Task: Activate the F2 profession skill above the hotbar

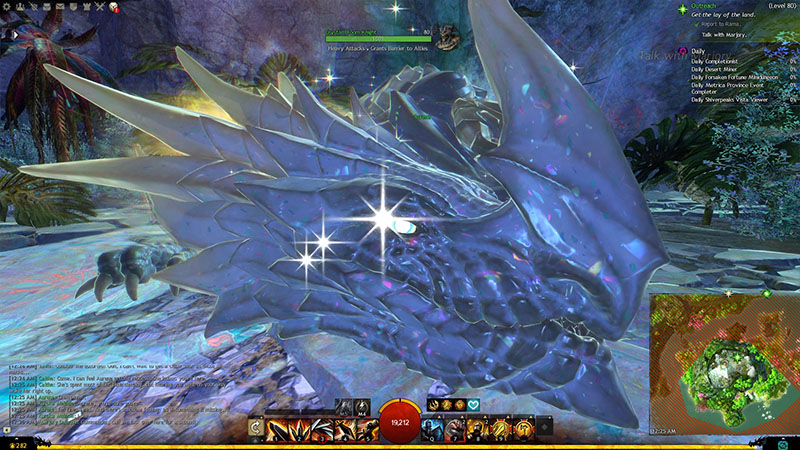Action: (x=447, y=405)
